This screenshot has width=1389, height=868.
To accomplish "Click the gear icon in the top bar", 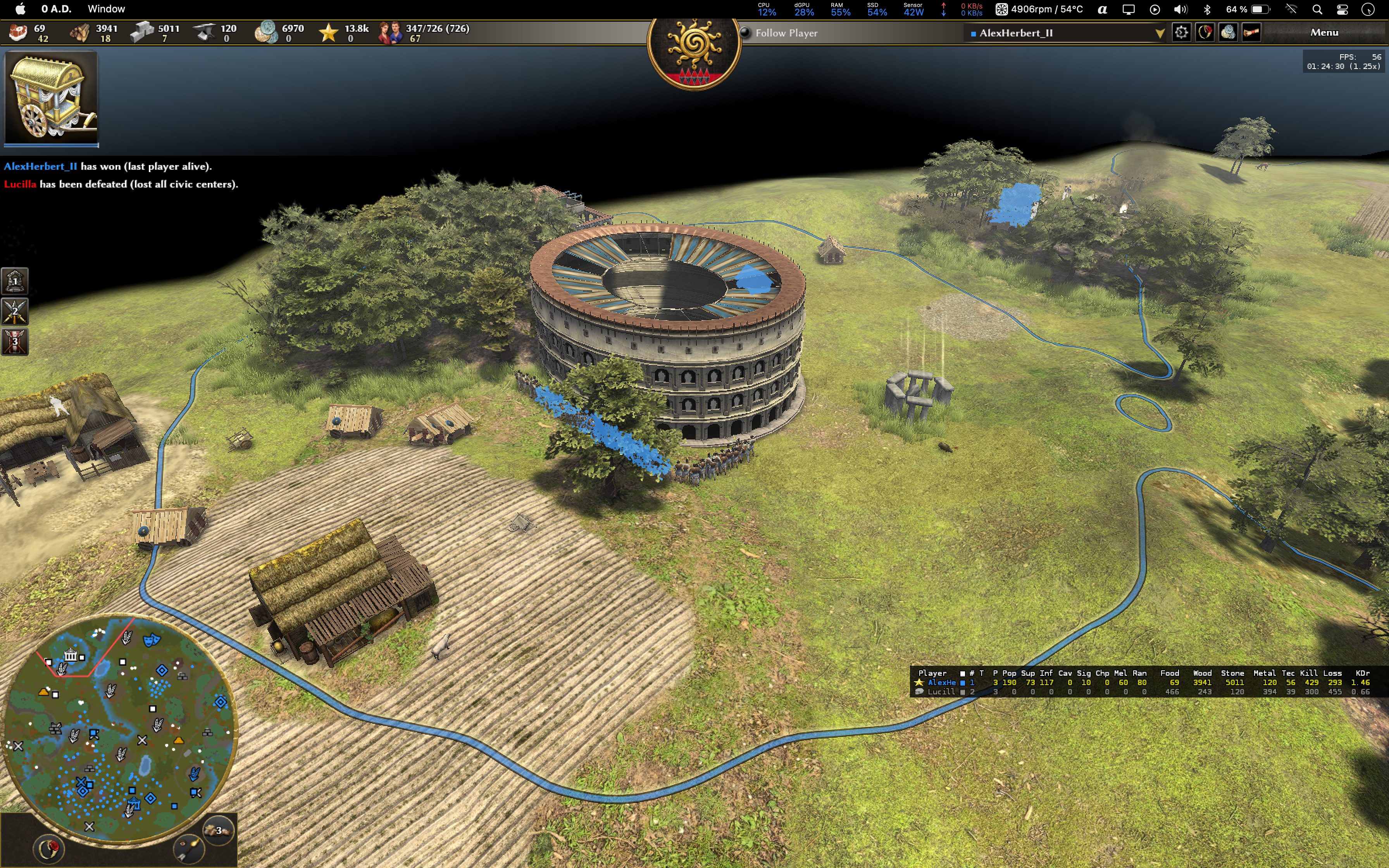I will point(1180,33).
